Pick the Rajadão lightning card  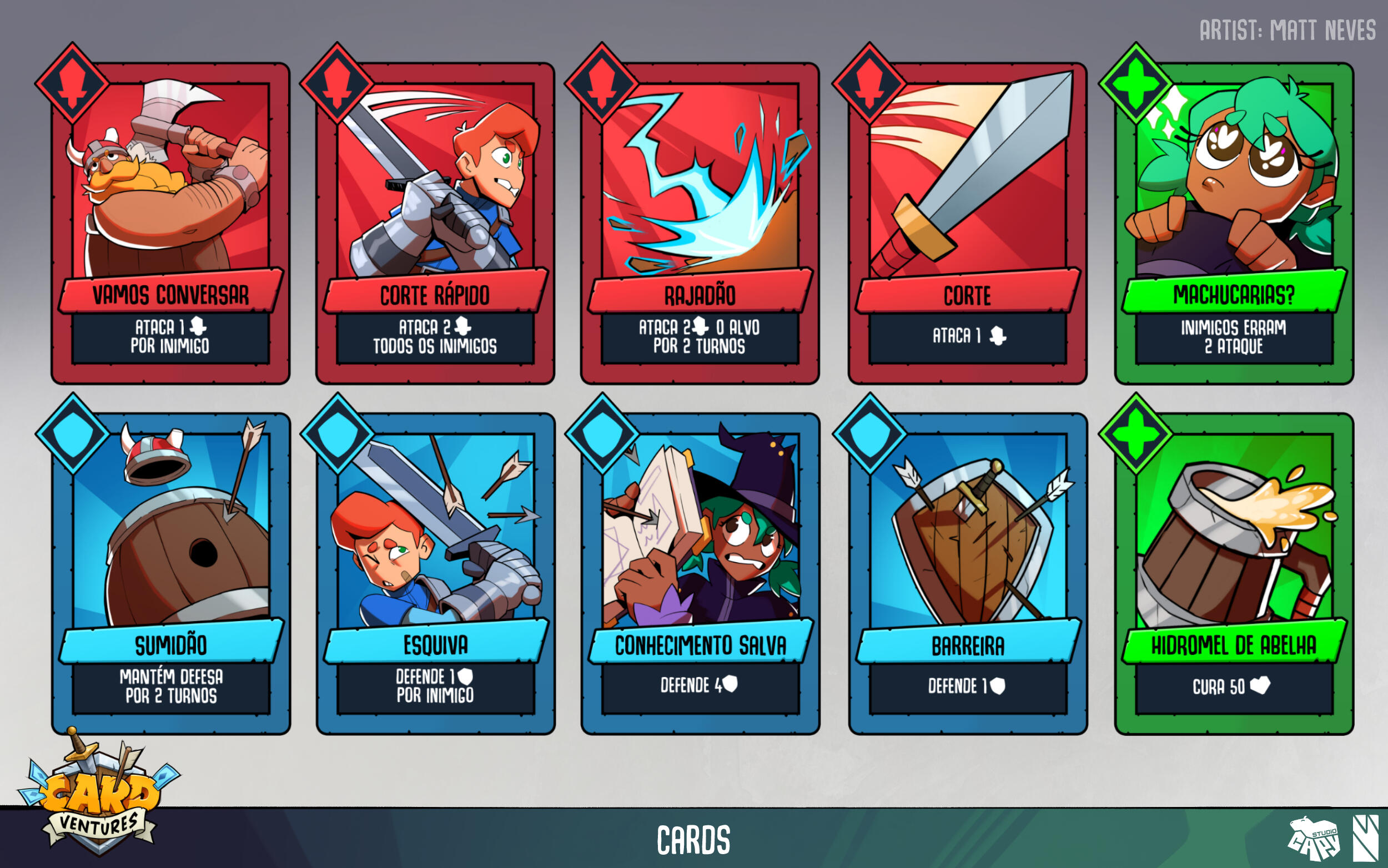point(700,224)
